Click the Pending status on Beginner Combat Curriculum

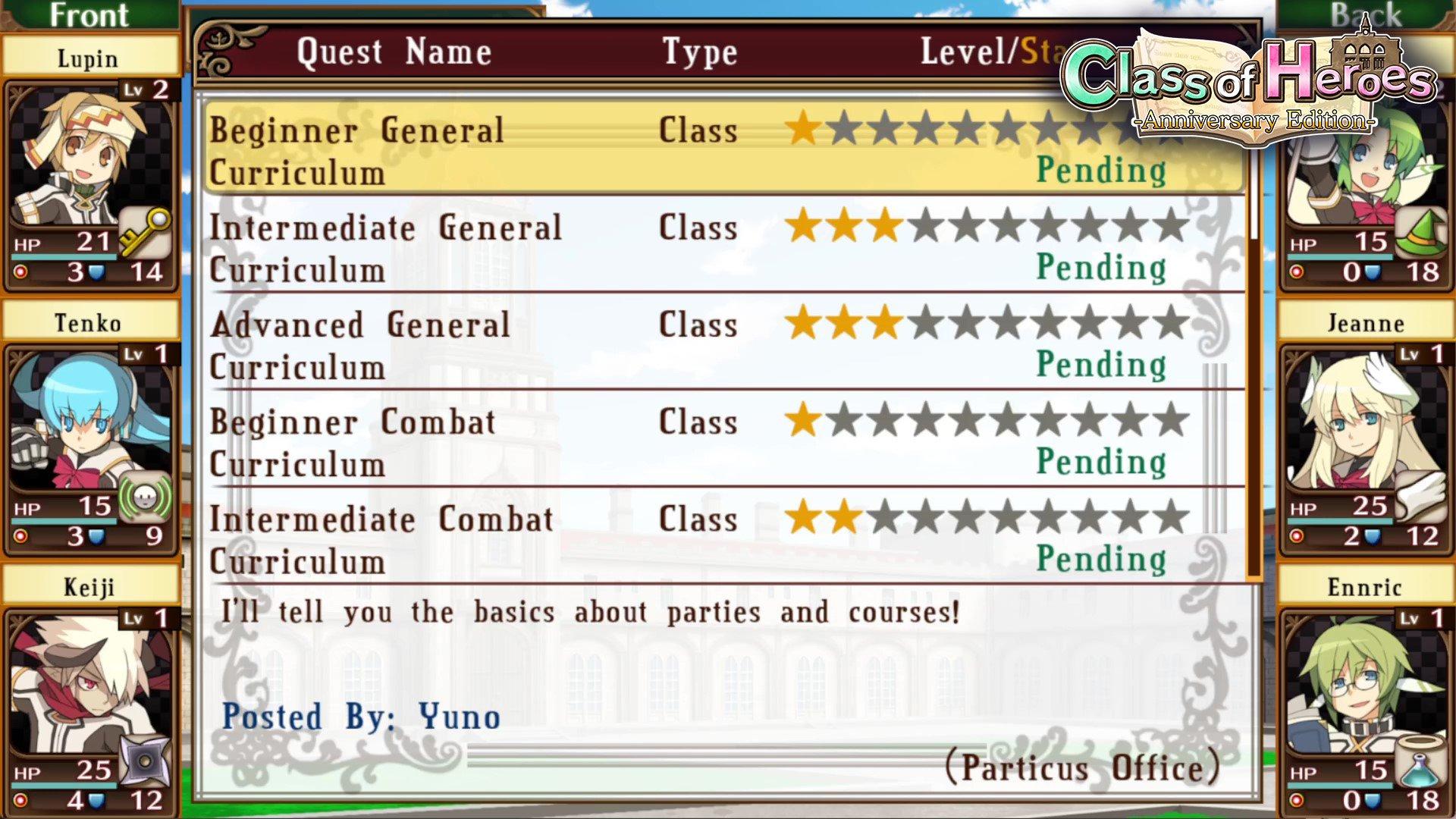(1100, 461)
